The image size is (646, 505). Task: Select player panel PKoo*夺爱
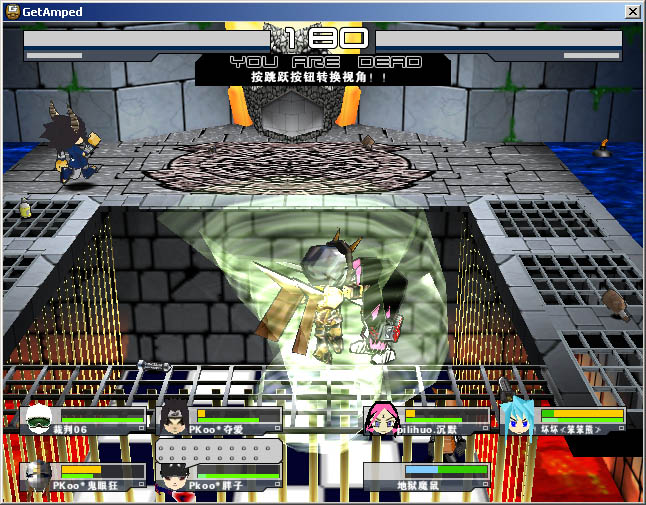click(x=220, y=420)
